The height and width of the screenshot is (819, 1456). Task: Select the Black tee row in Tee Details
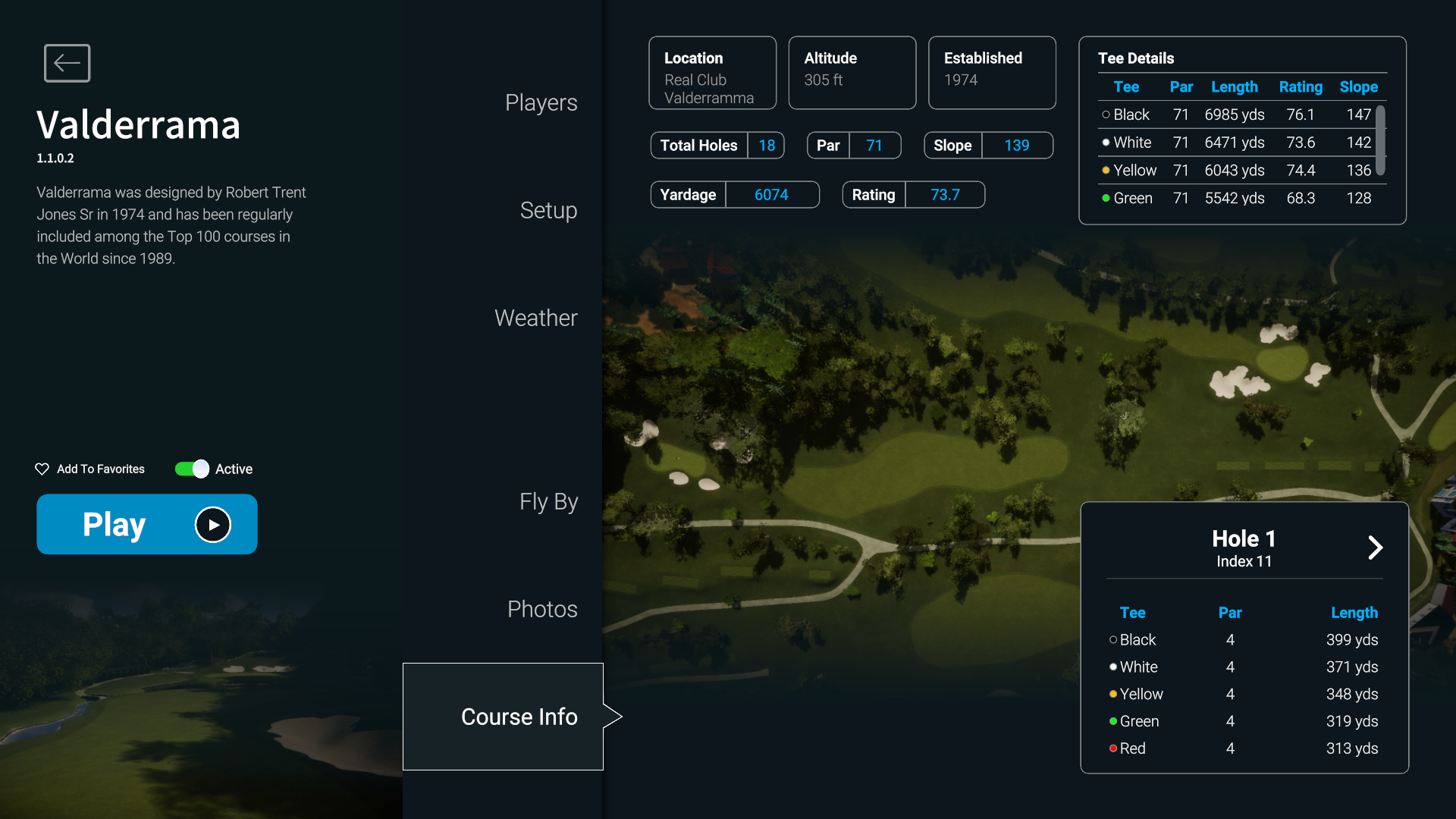tap(1236, 115)
